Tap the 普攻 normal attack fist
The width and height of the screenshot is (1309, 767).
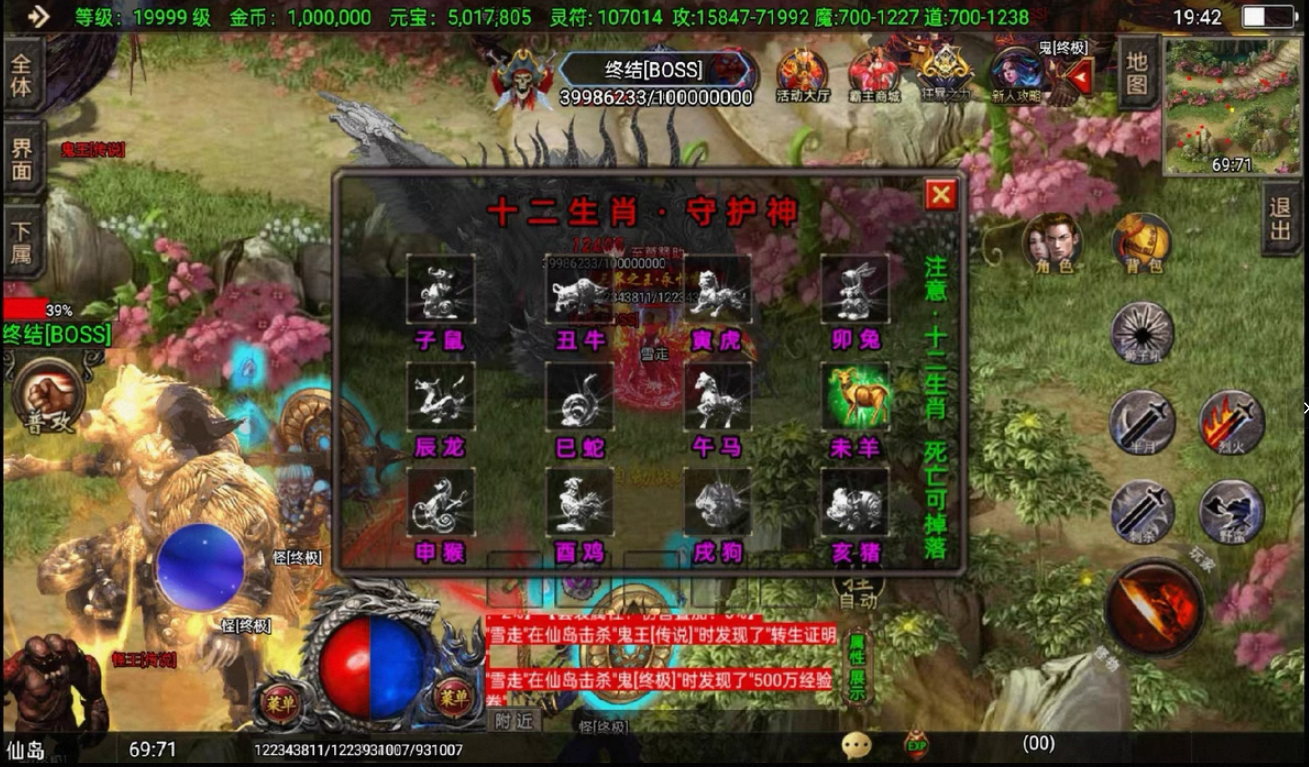(x=49, y=395)
